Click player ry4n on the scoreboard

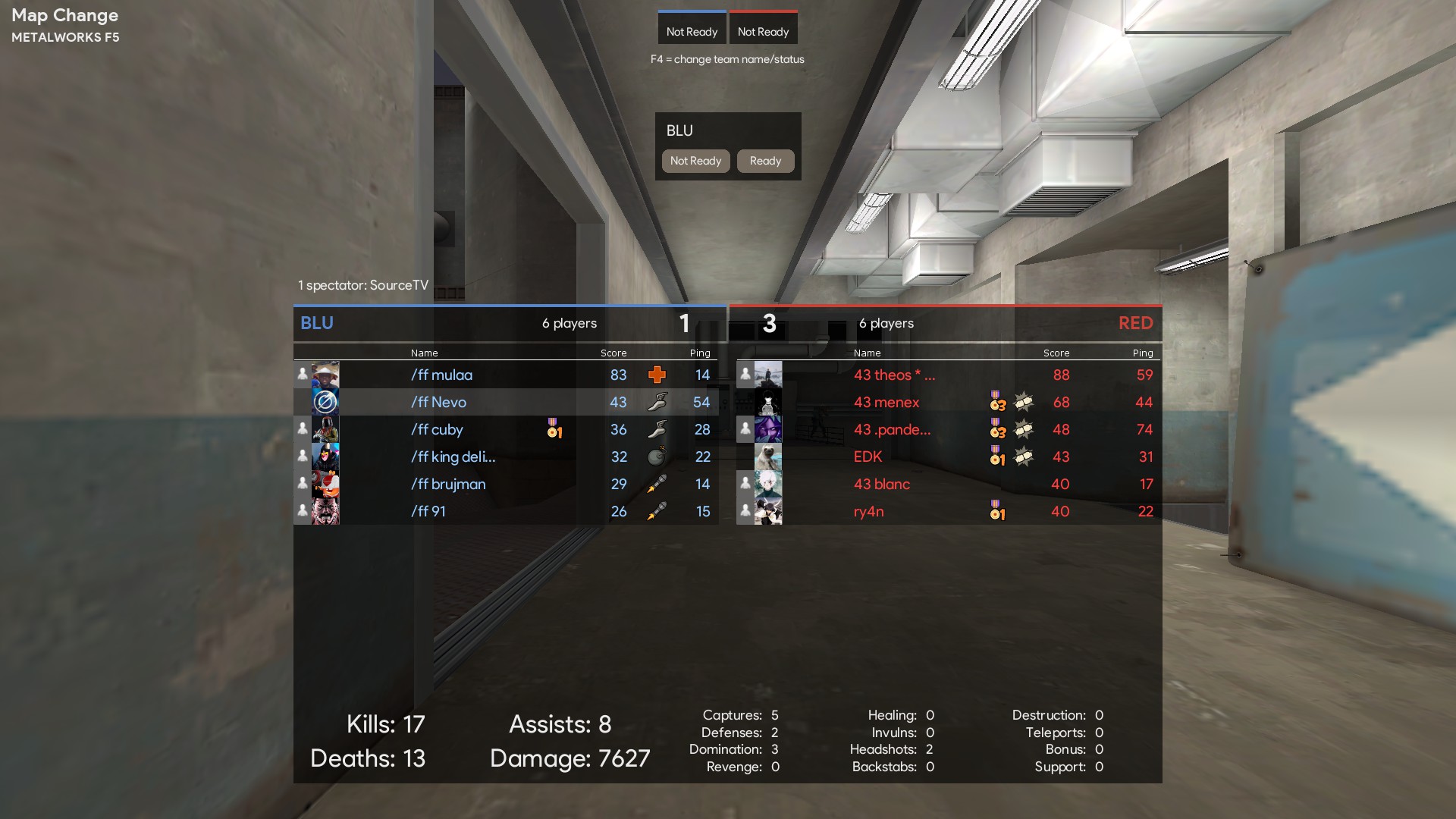click(868, 511)
